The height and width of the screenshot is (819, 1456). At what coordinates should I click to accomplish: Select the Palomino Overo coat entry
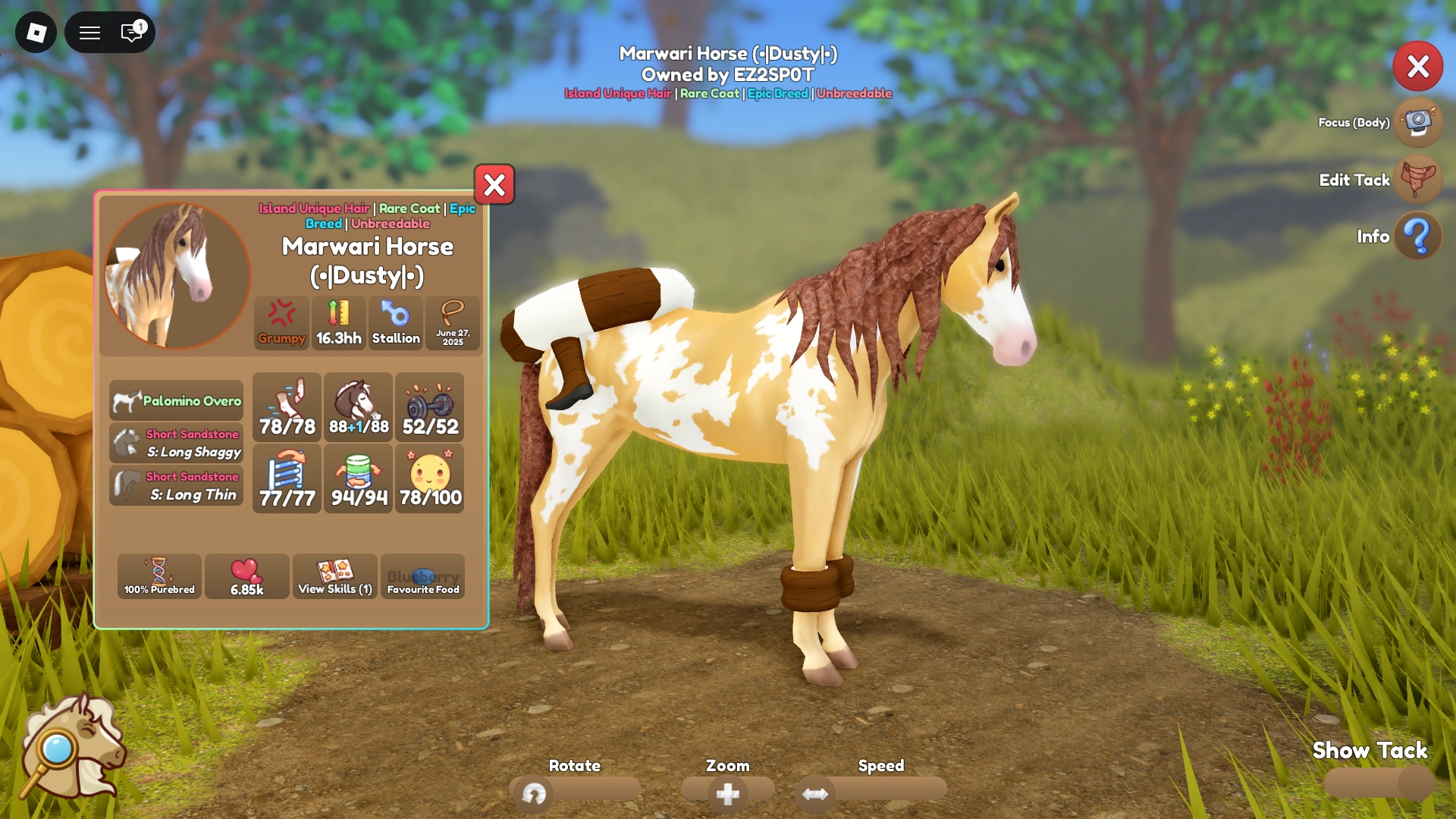point(175,400)
